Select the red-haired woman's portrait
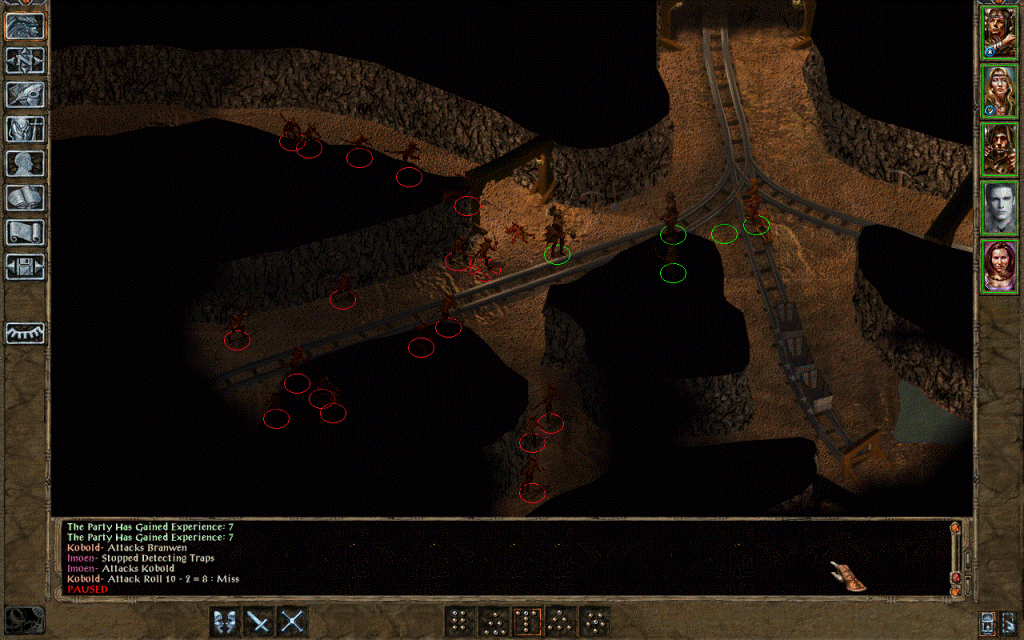This screenshot has width=1024, height=640. coord(998,266)
